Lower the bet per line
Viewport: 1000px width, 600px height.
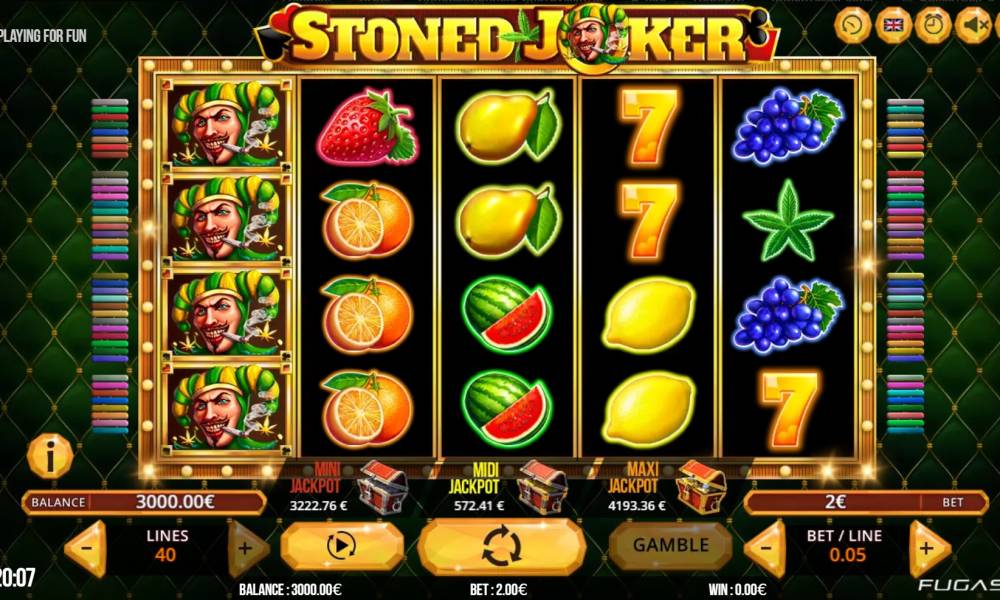pos(766,549)
